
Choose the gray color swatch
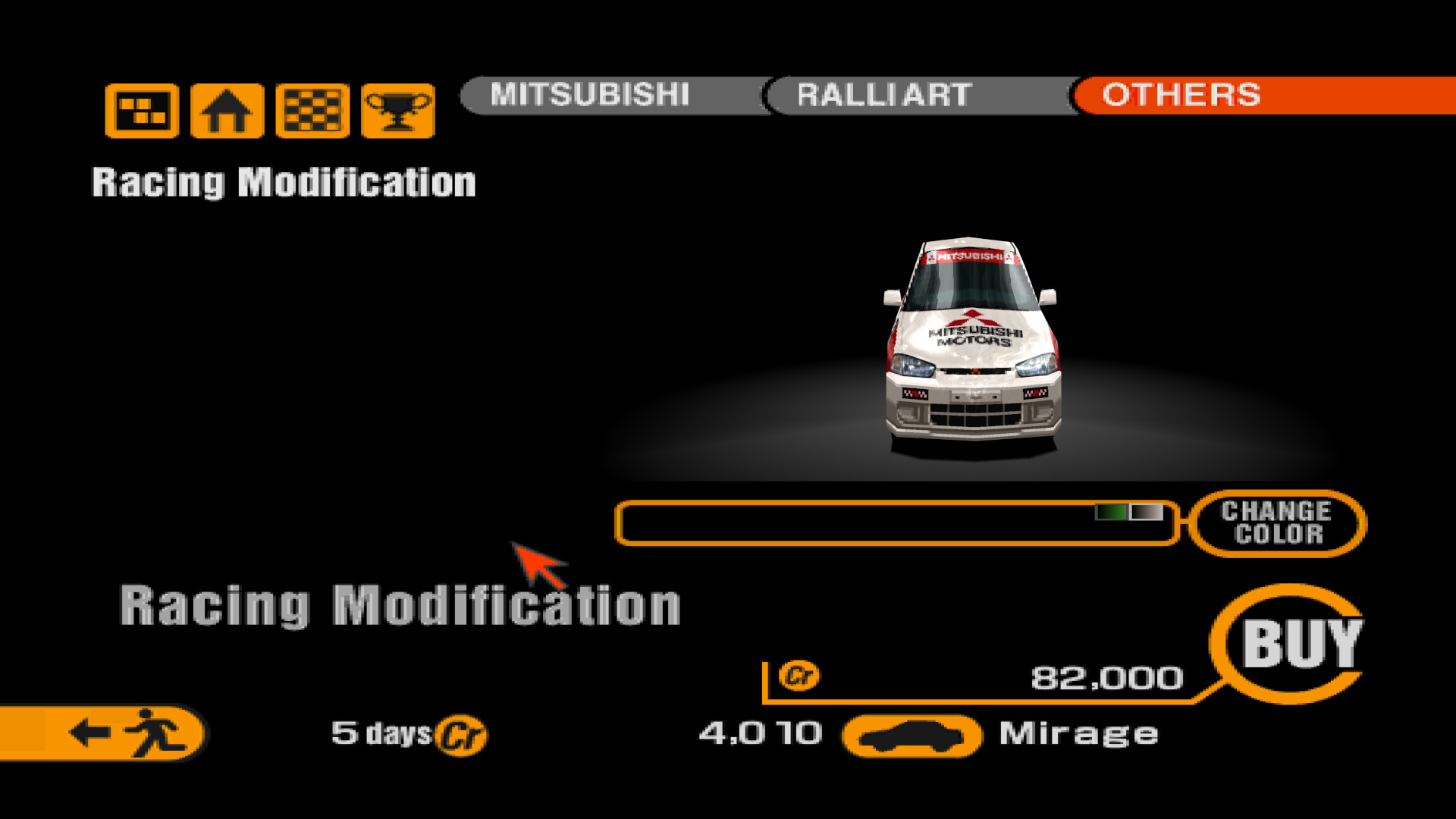coord(1146,513)
